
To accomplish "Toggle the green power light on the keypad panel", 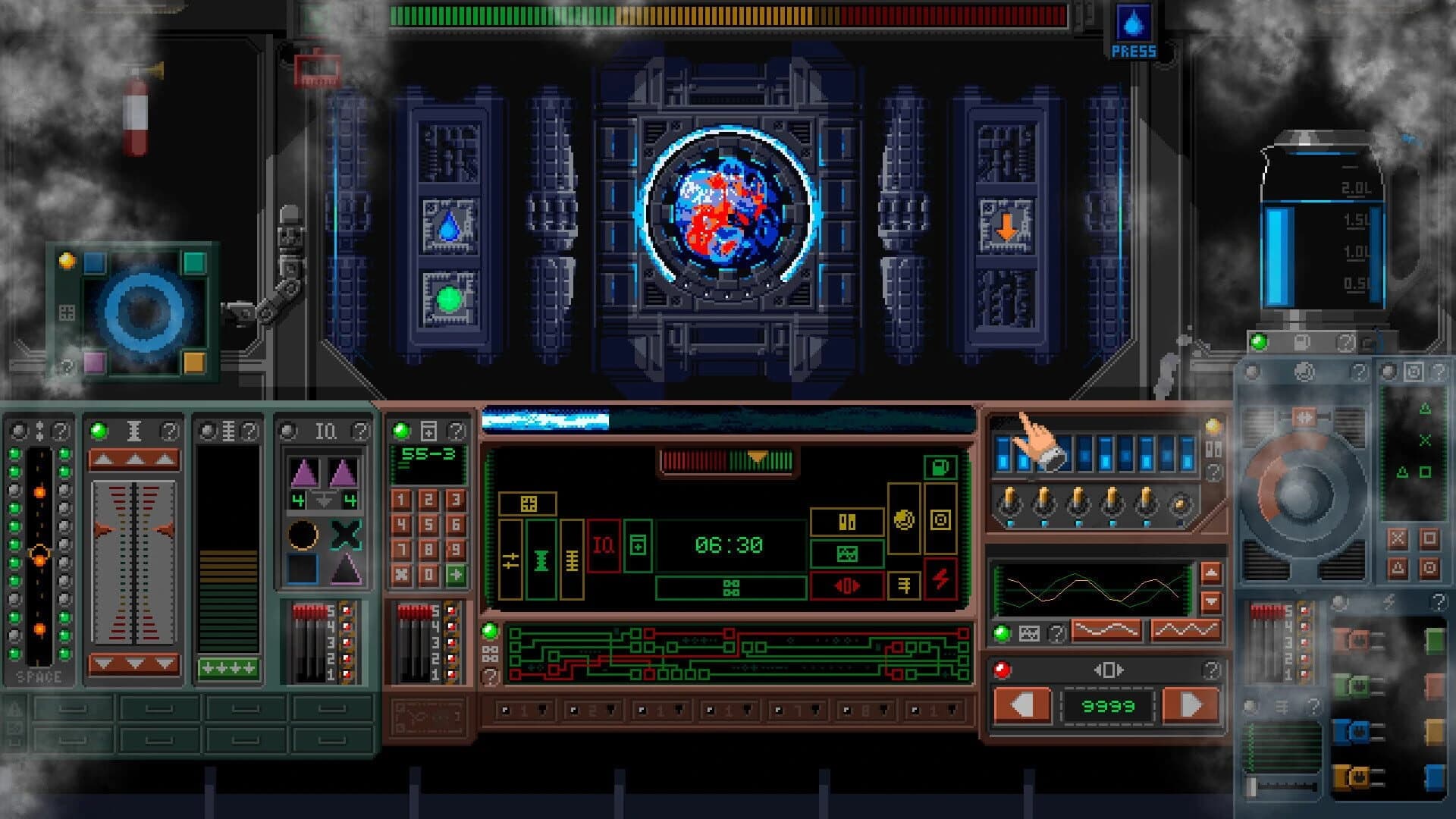I will [400, 430].
